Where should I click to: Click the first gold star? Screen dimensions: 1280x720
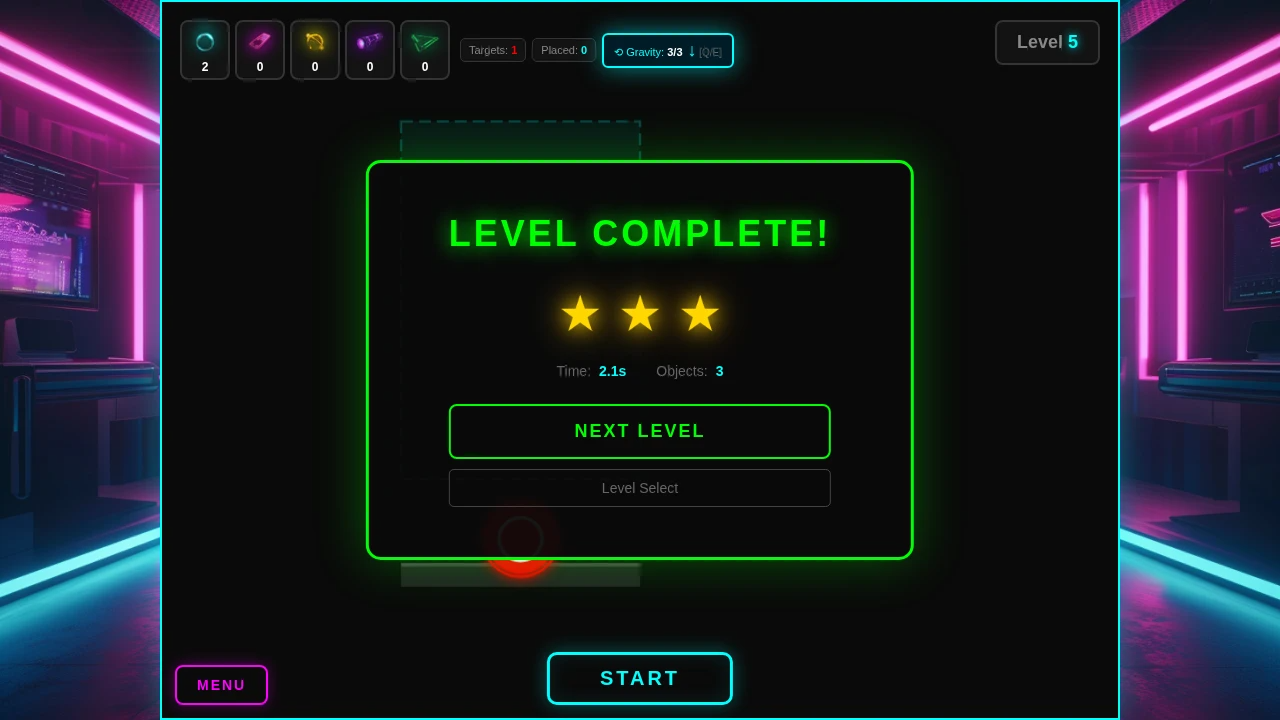(x=580, y=313)
